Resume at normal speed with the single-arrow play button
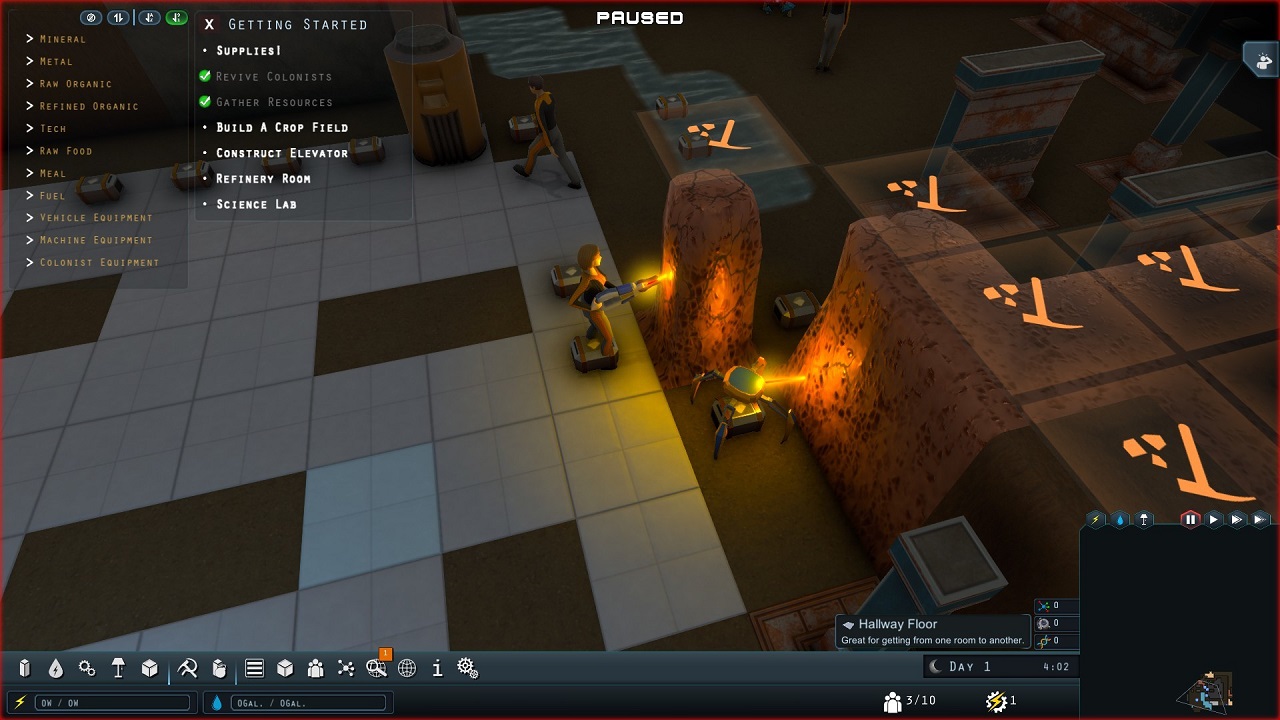 [x=1213, y=519]
